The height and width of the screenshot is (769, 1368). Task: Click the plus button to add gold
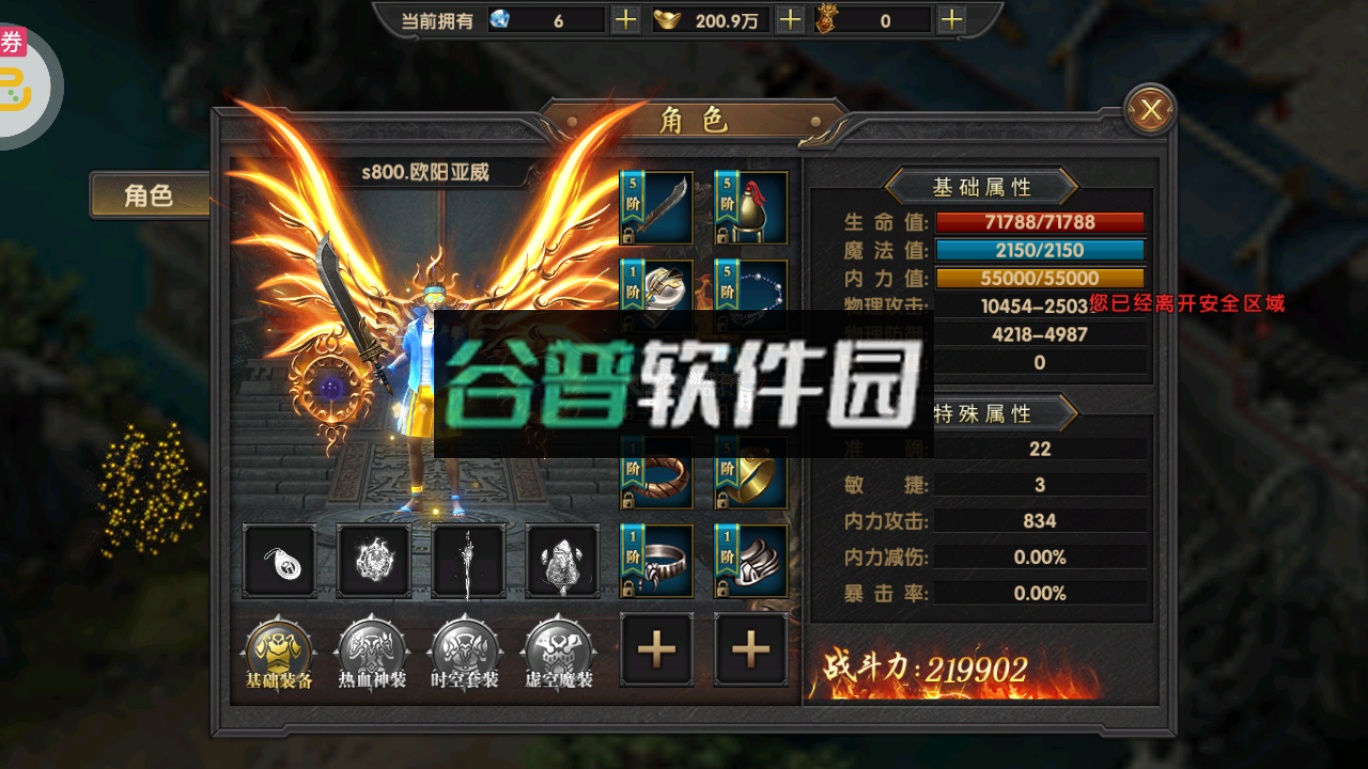tap(789, 19)
